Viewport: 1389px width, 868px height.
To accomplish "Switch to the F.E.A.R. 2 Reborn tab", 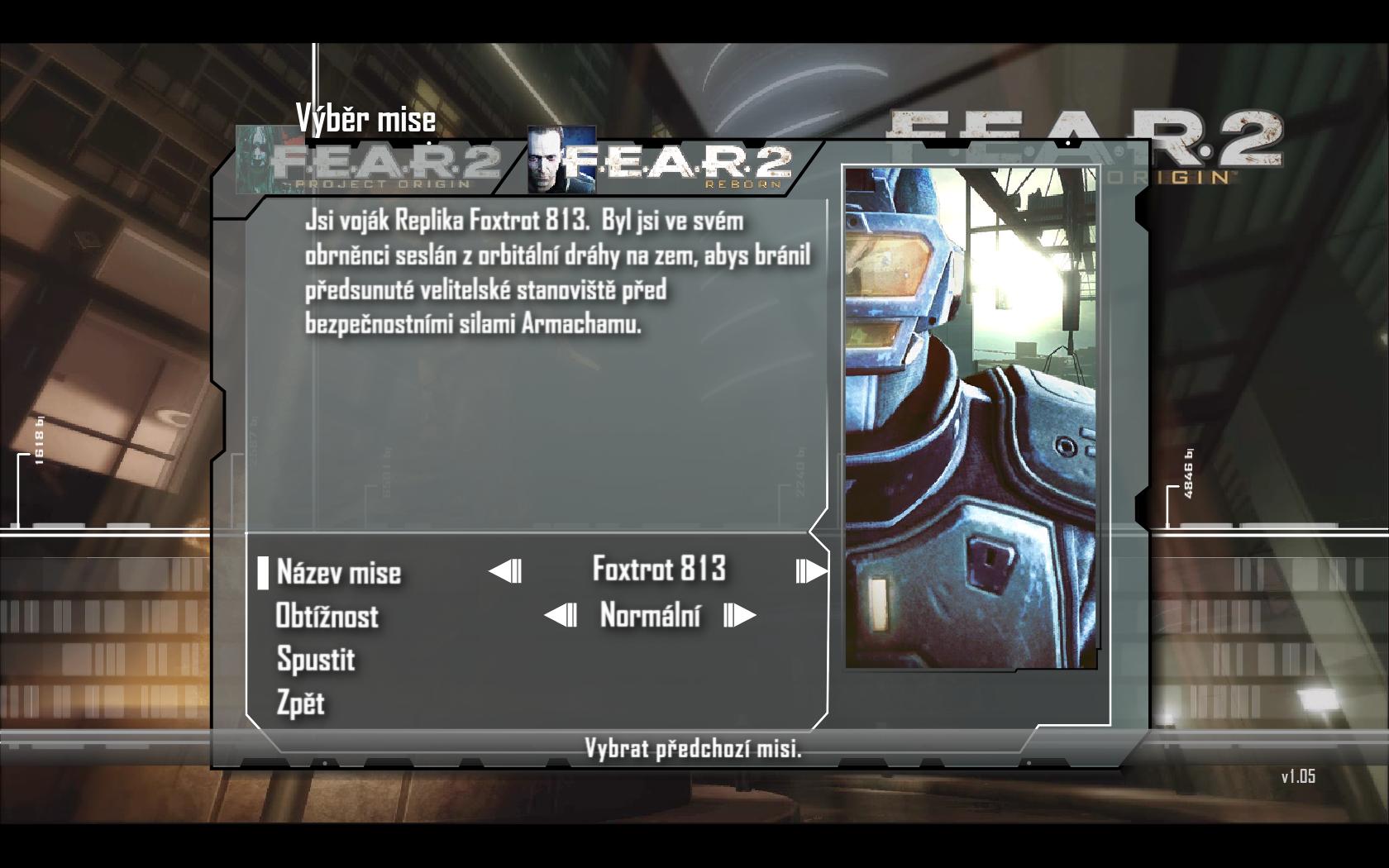I will click(661, 159).
